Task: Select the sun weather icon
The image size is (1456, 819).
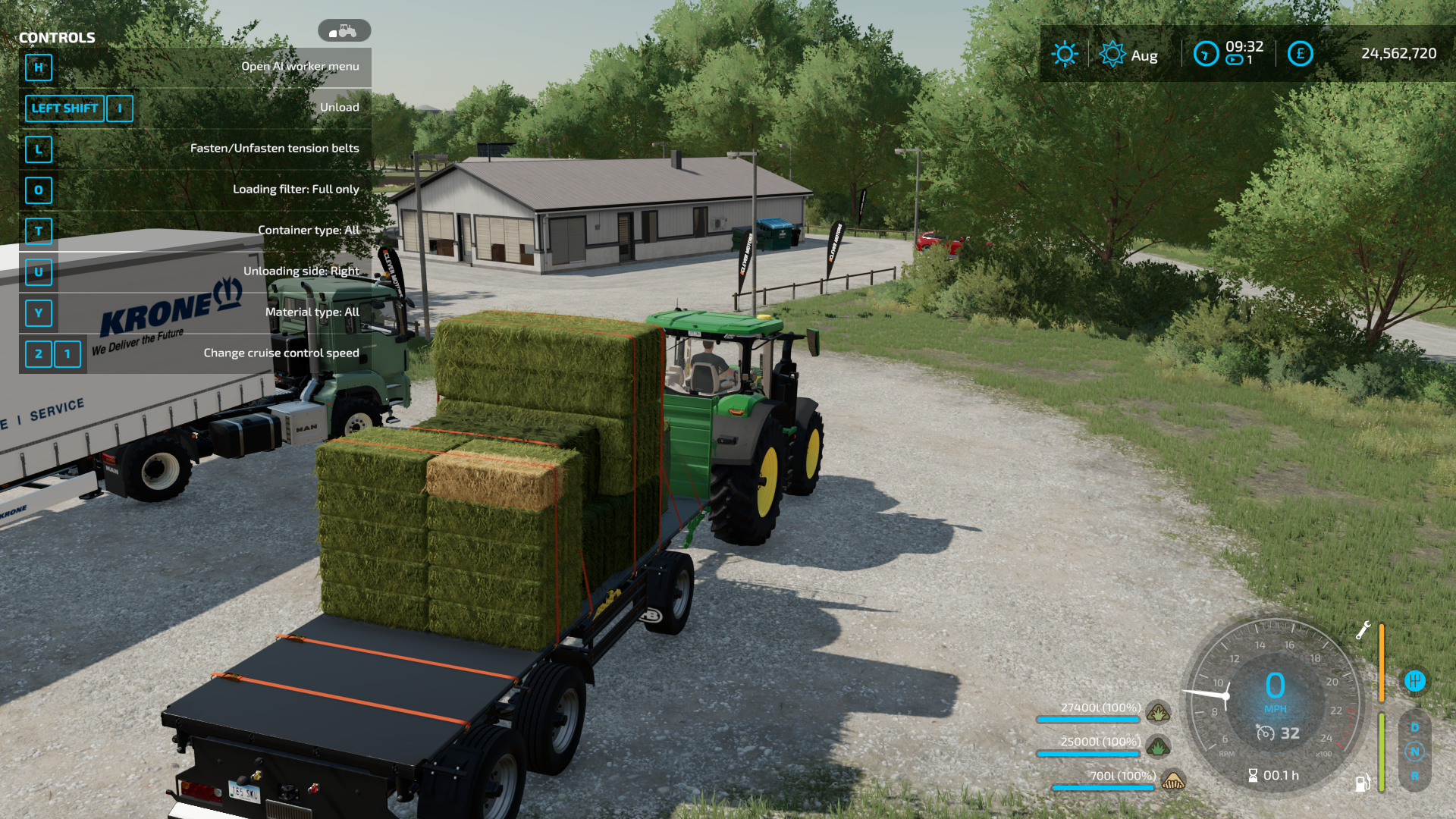Action: click(x=1065, y=54)
